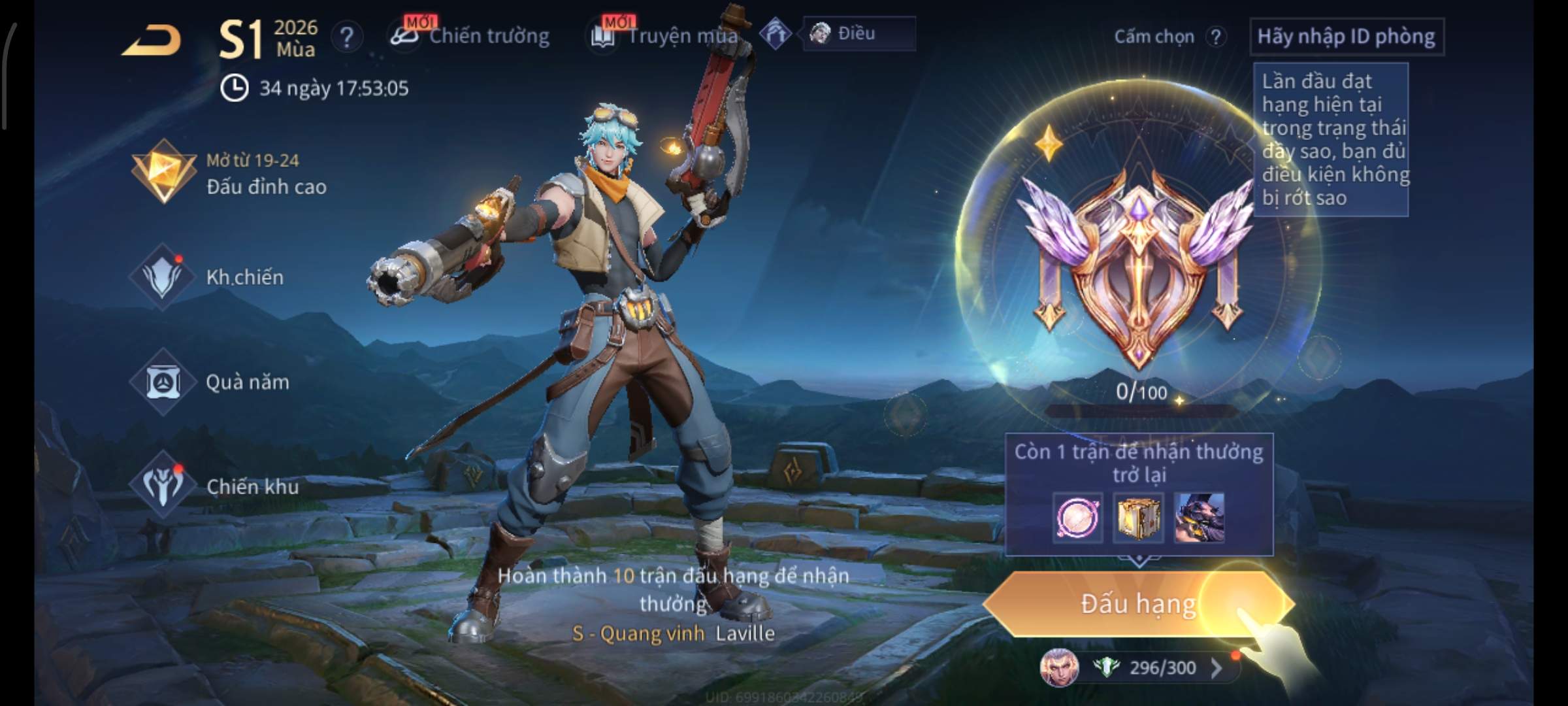Open the season help question mark
1568x706 pixels.
(346, 37)
